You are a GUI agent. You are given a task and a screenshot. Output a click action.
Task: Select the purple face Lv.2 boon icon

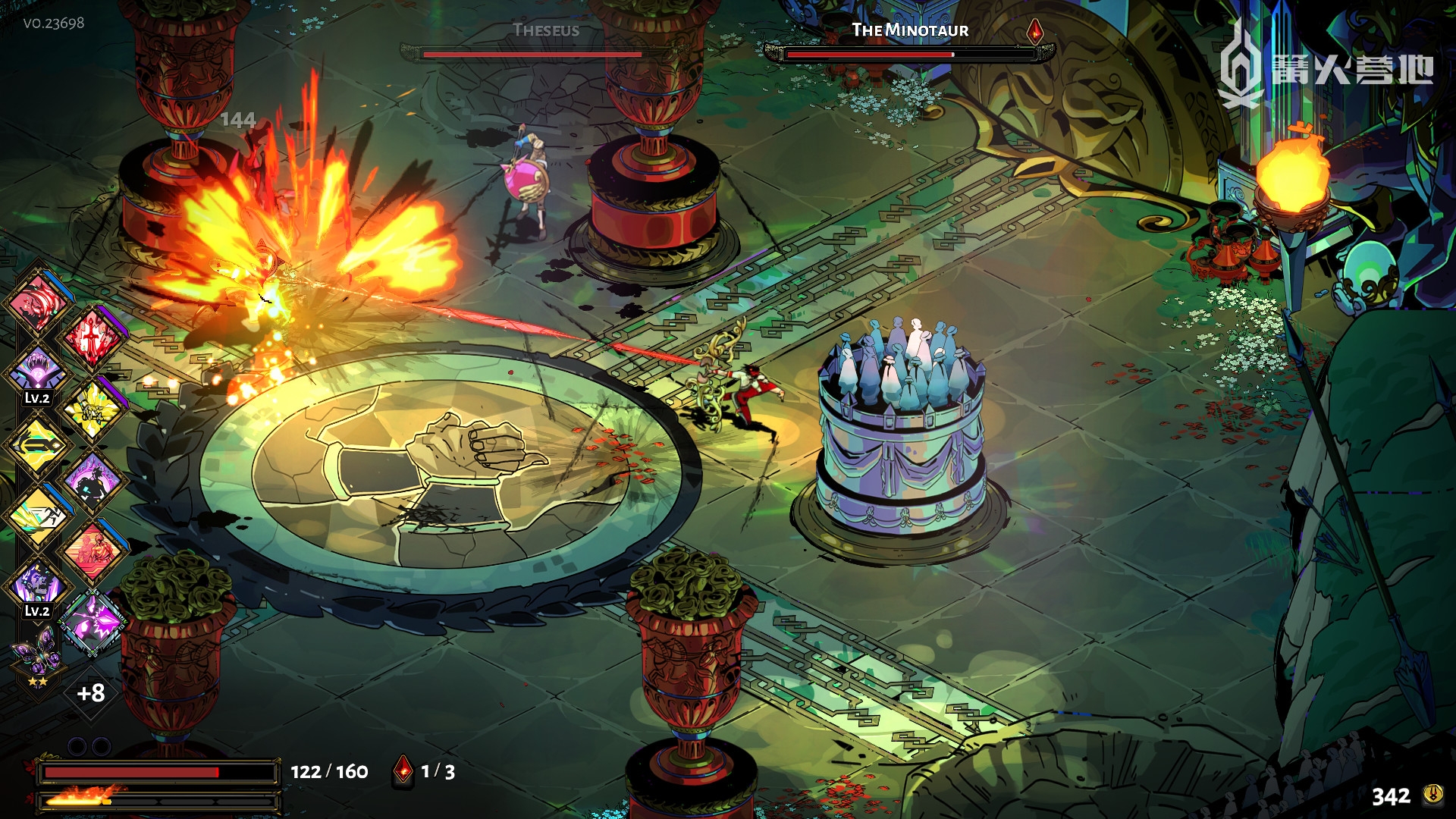37,585
